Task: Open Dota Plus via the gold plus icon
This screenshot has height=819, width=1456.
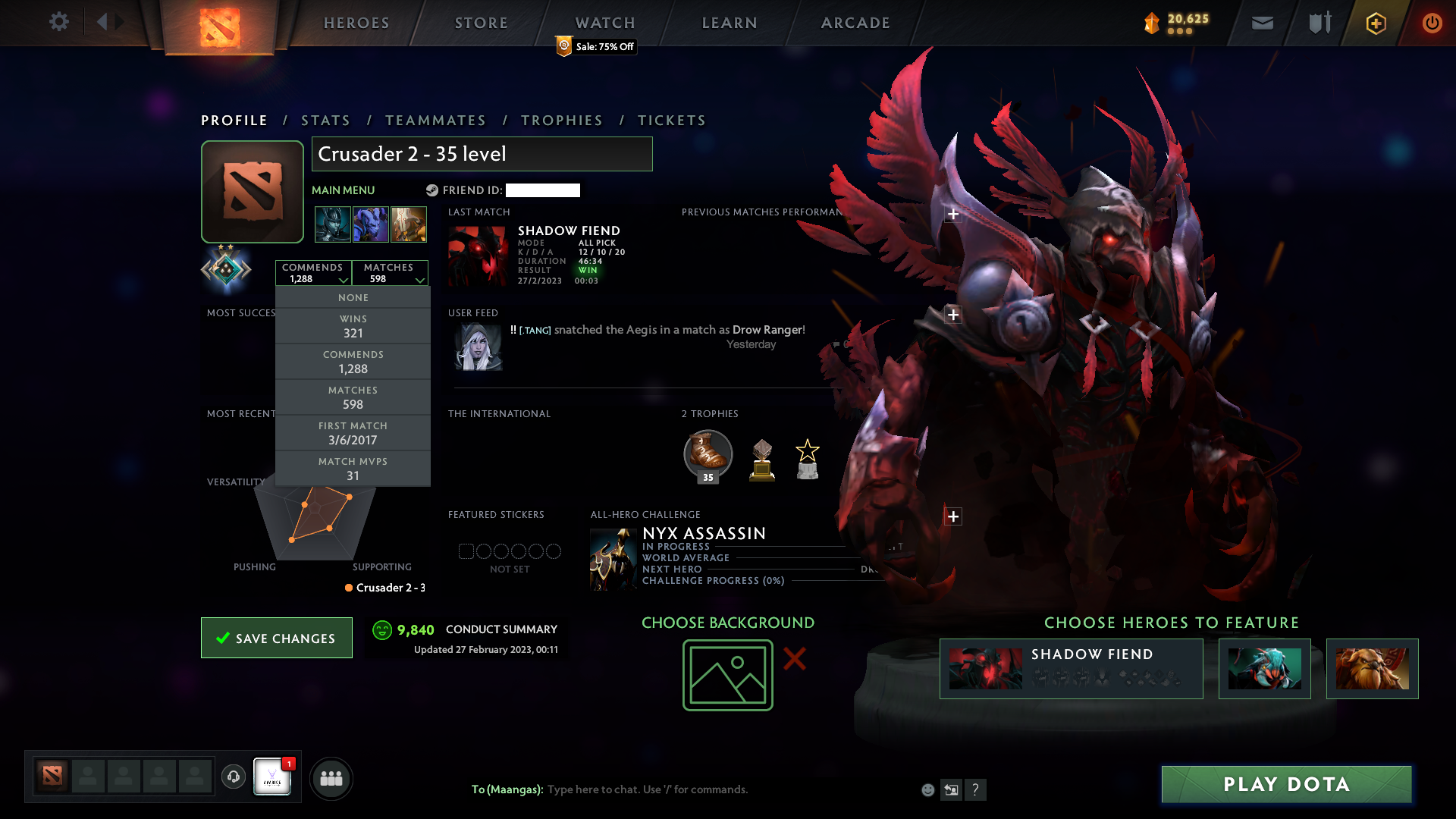Action: pyautogui.click(x=1375, y=23)
